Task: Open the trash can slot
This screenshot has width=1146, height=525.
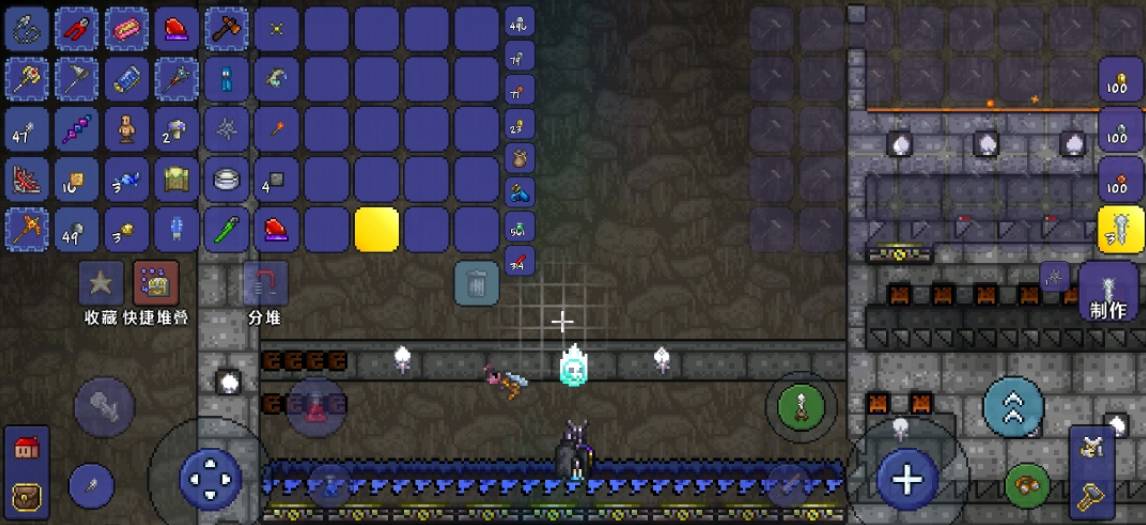Action: coord(477,283)
